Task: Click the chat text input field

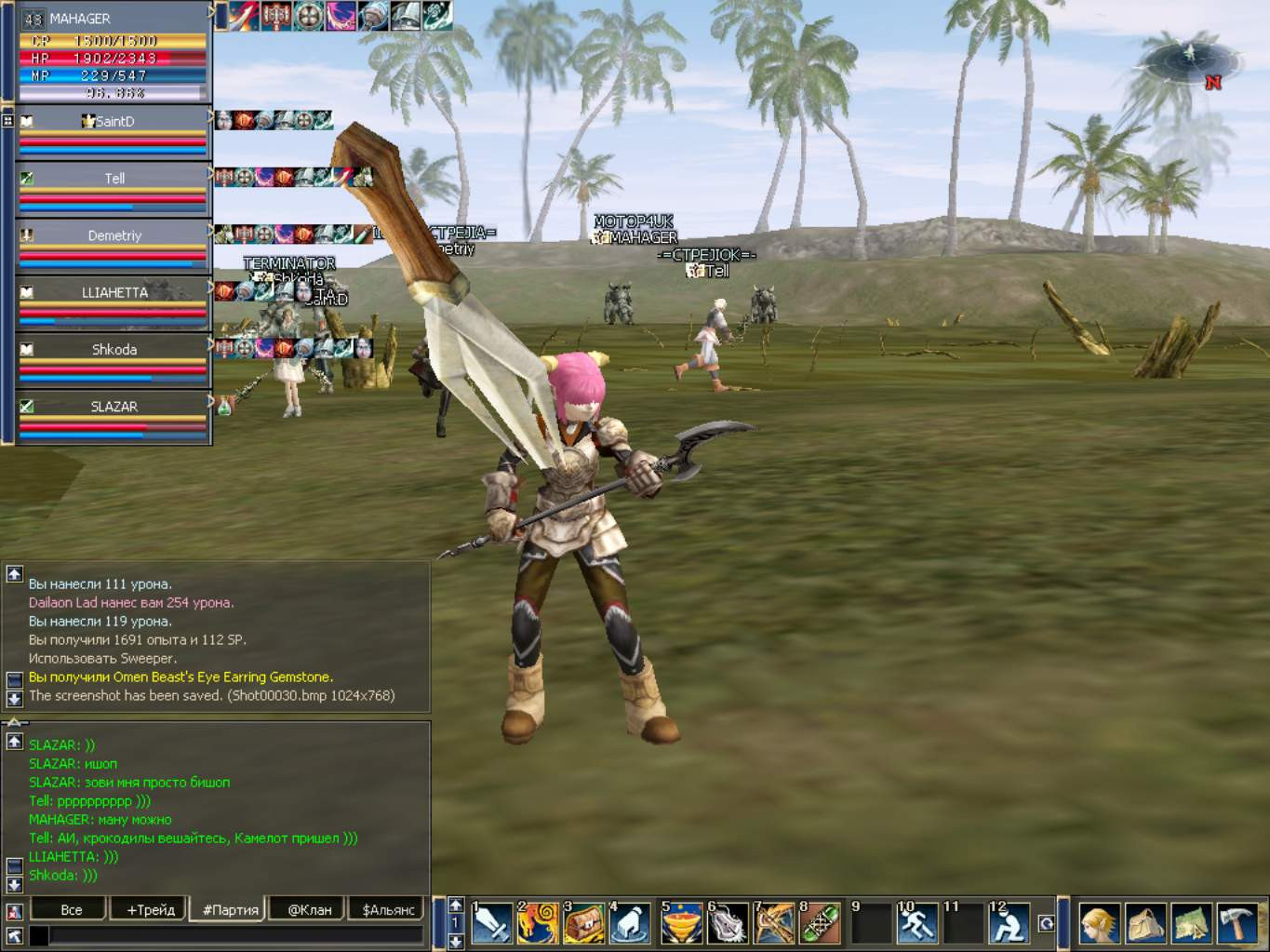Action: click(x=233, y=935)
